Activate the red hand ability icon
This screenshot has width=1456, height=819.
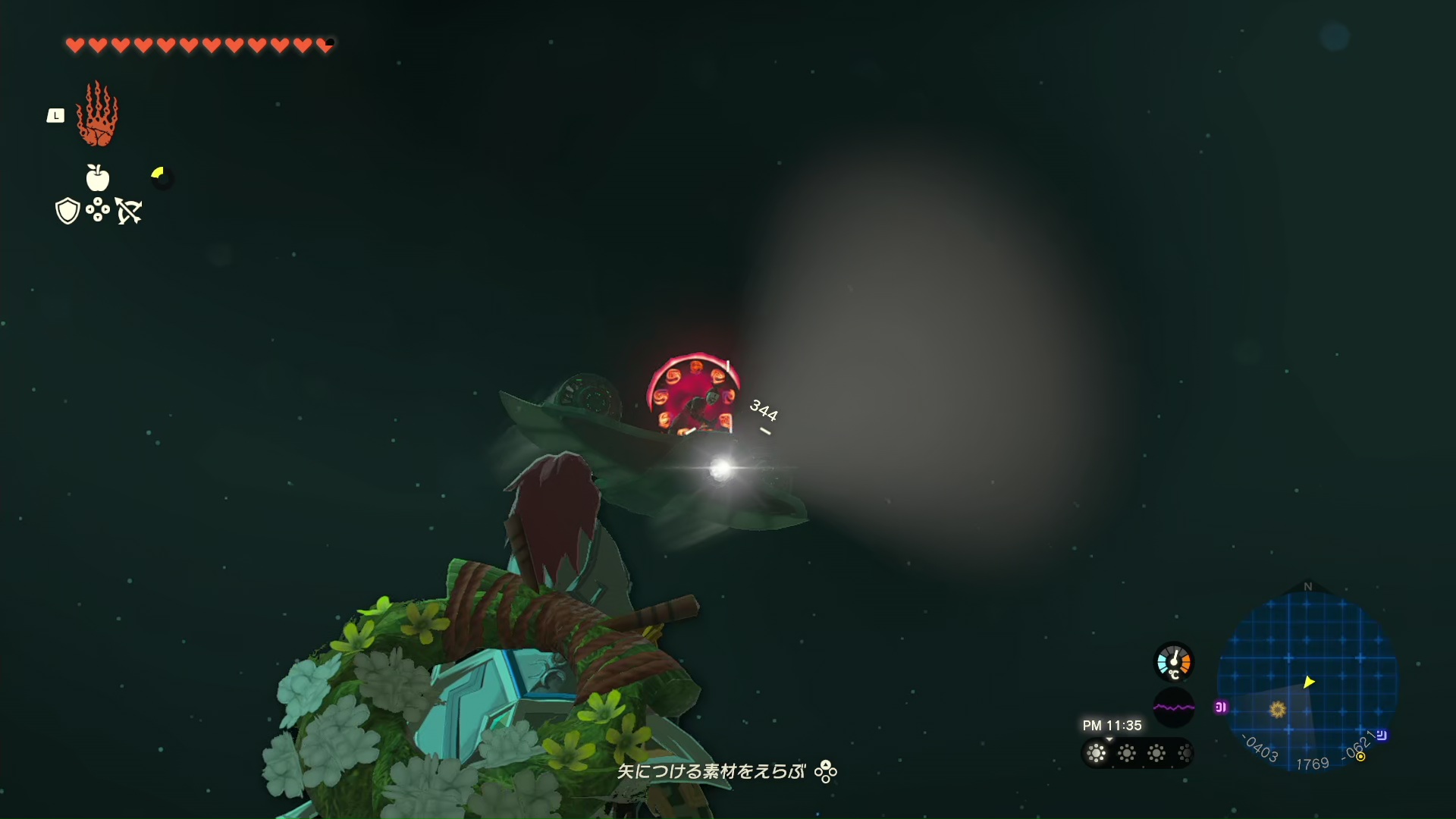[97, 115]
